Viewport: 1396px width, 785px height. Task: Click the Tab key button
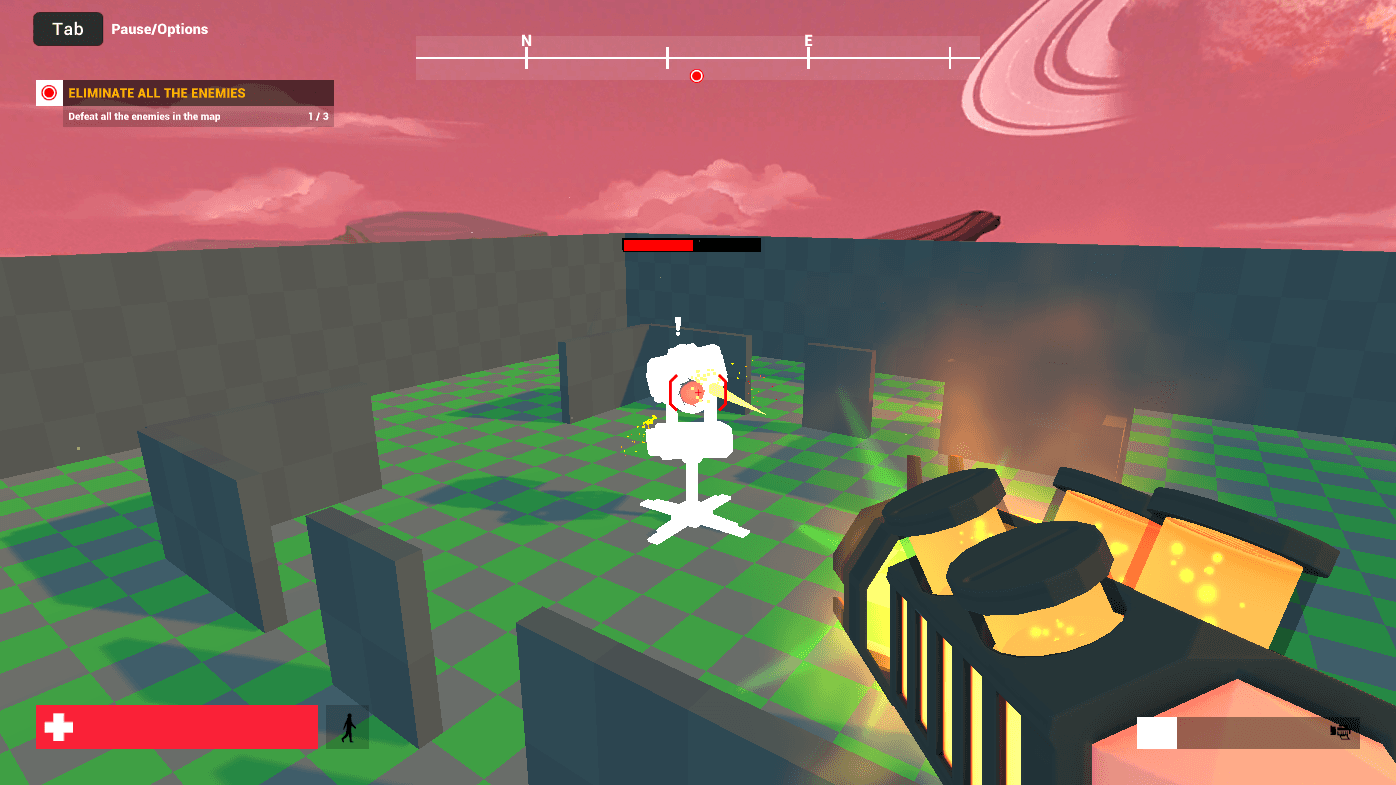[67, 29]
